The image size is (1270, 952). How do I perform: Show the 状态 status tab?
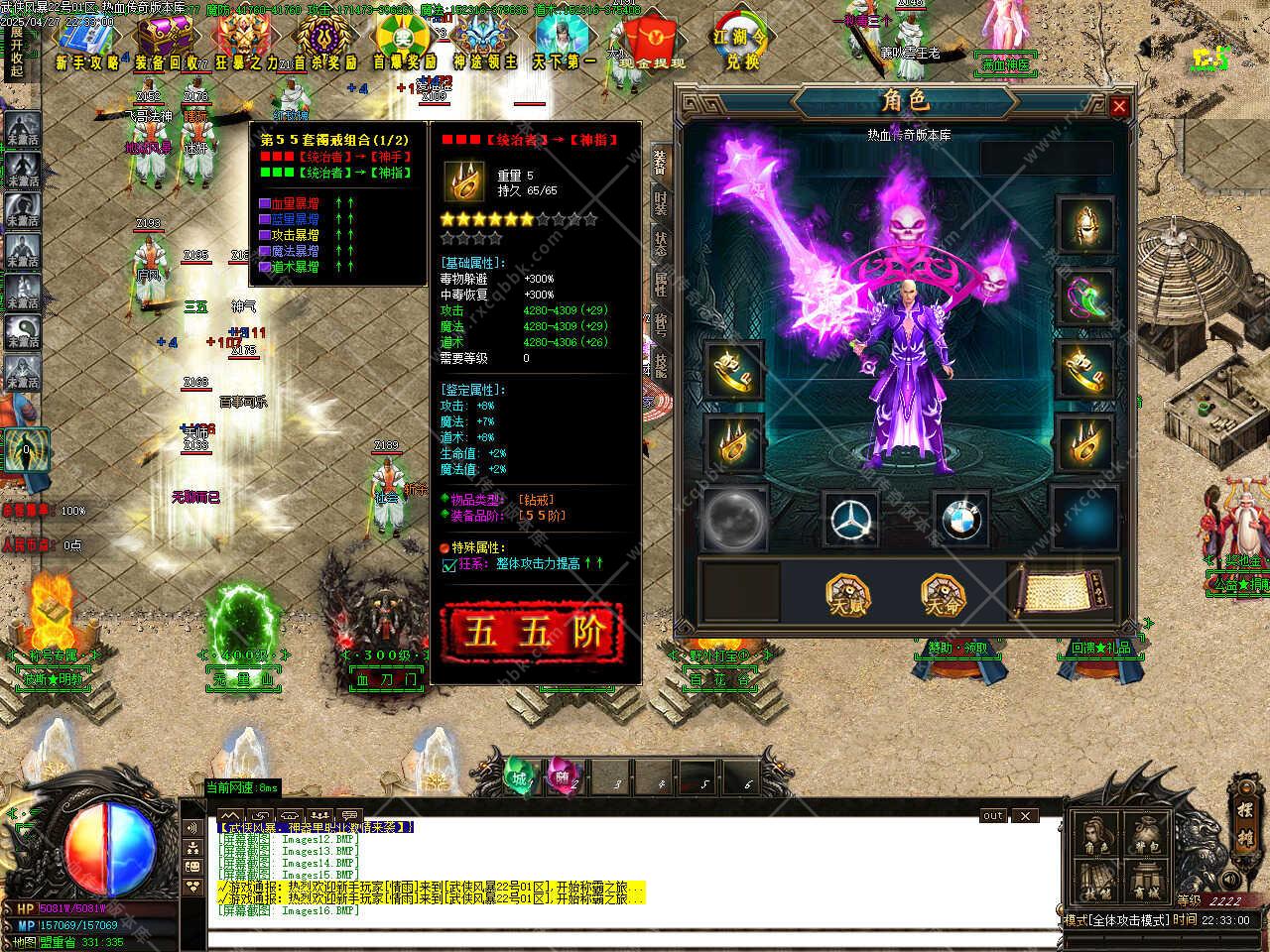tap(661, 242)
